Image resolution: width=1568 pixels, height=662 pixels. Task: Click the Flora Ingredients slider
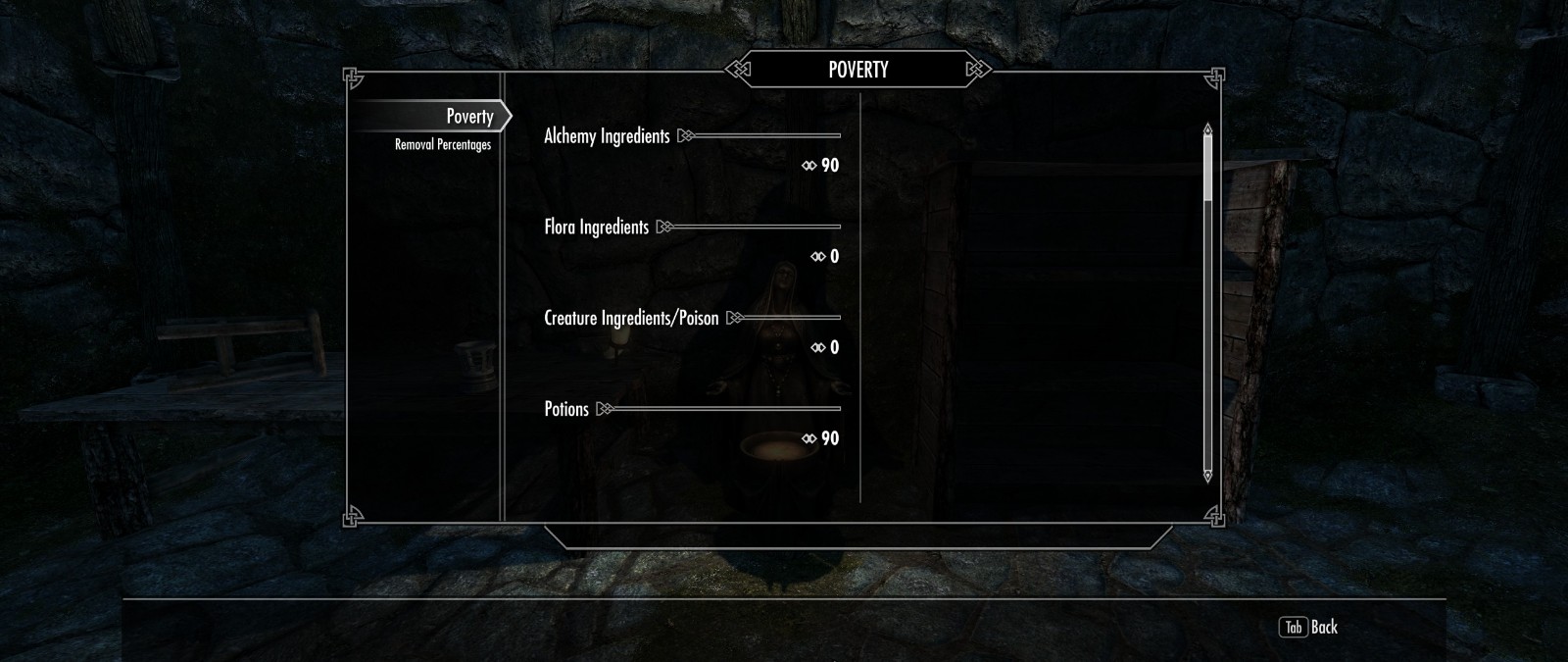(753, 228)
